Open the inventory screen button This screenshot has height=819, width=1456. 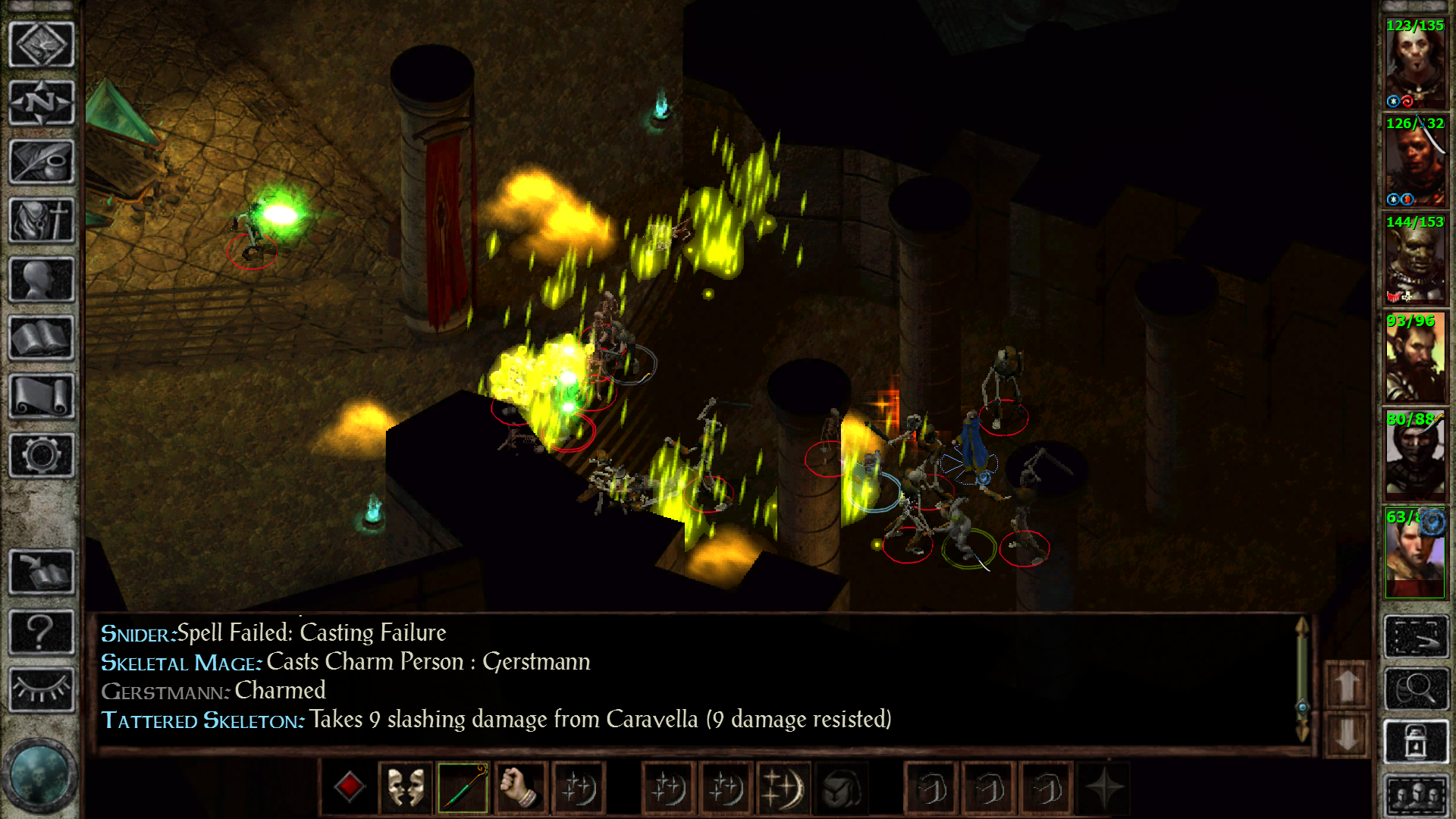point(41,221)
